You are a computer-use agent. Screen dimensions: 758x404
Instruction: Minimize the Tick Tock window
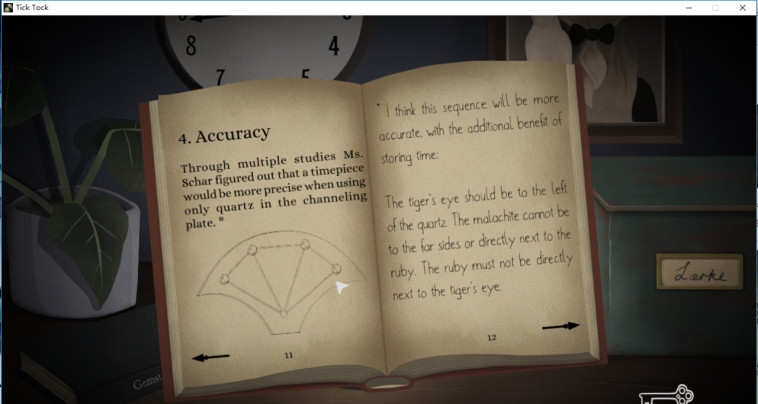[x=689, y=7]
